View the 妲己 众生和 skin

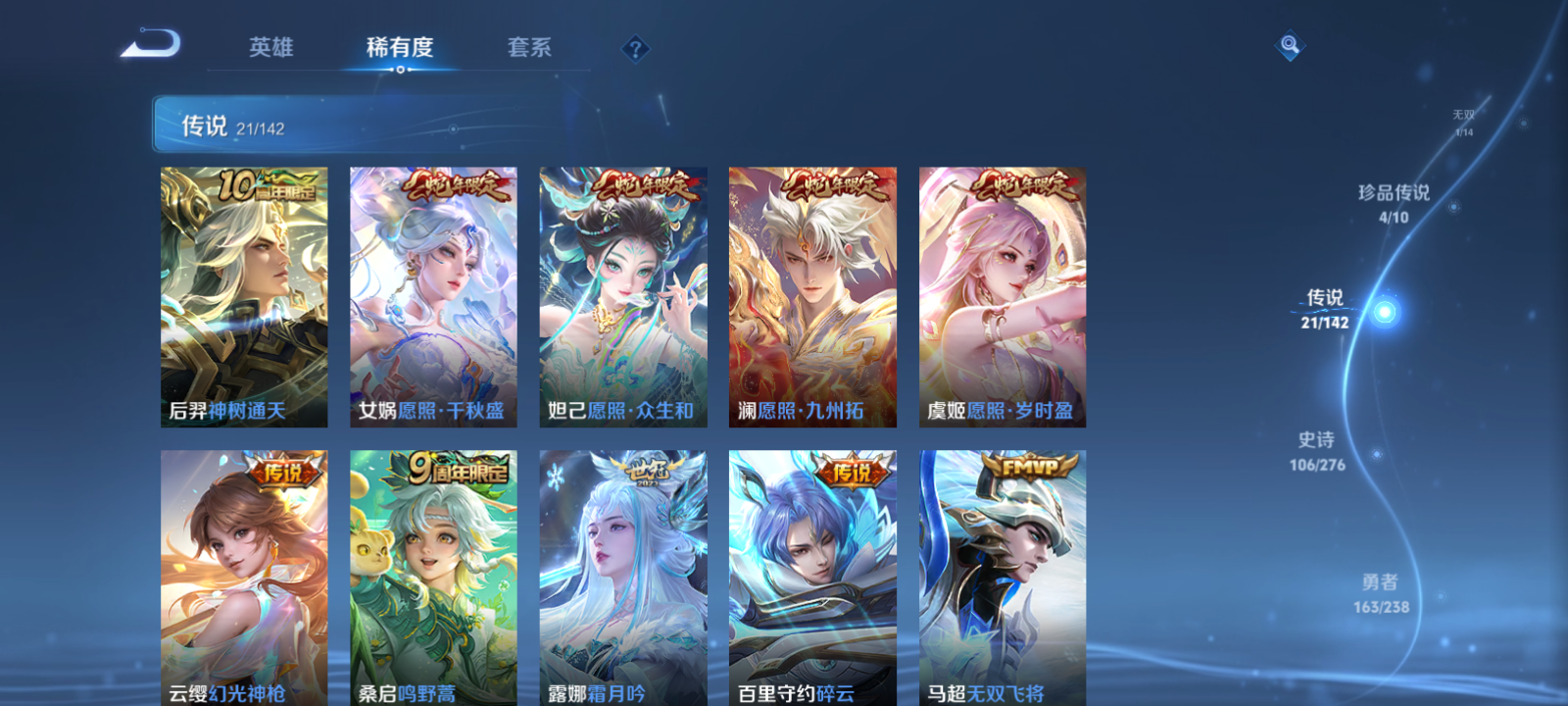point(623,294)
